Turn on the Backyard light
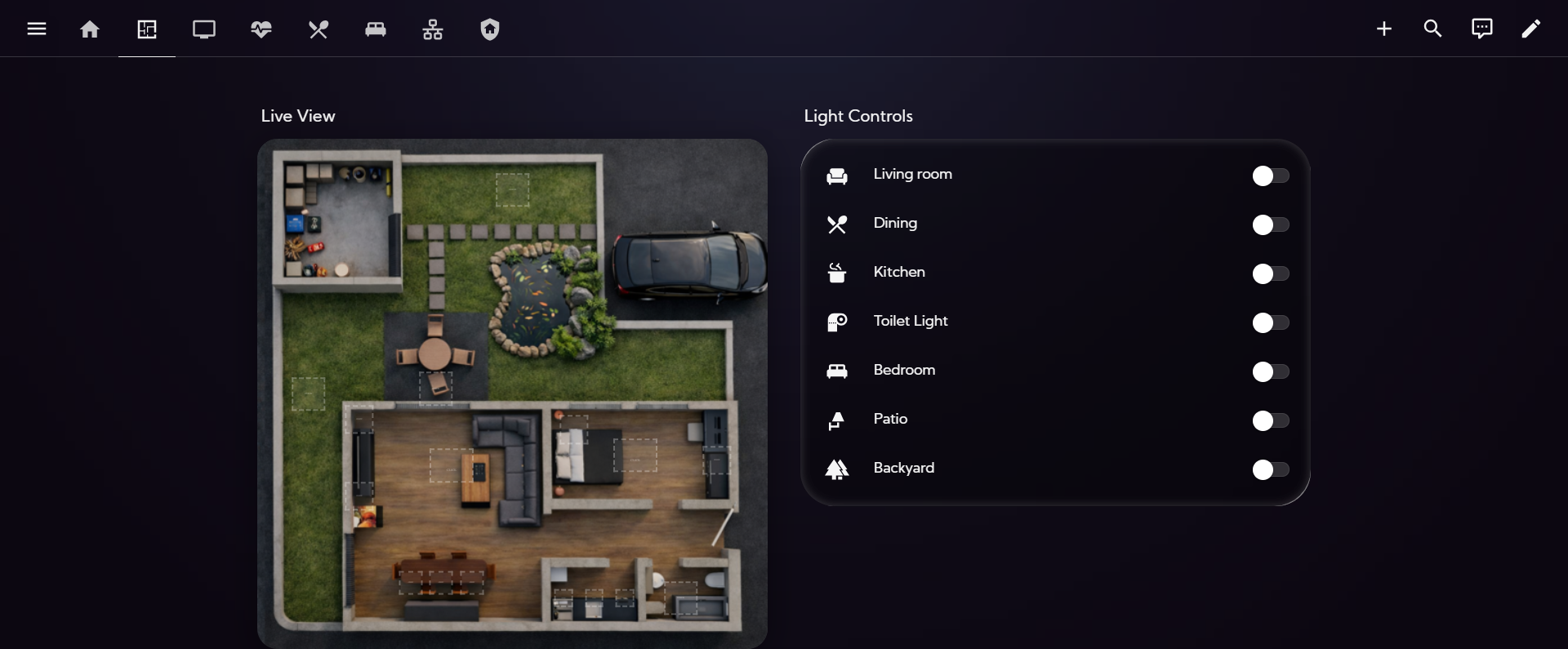 click(x=1271, y=469)
